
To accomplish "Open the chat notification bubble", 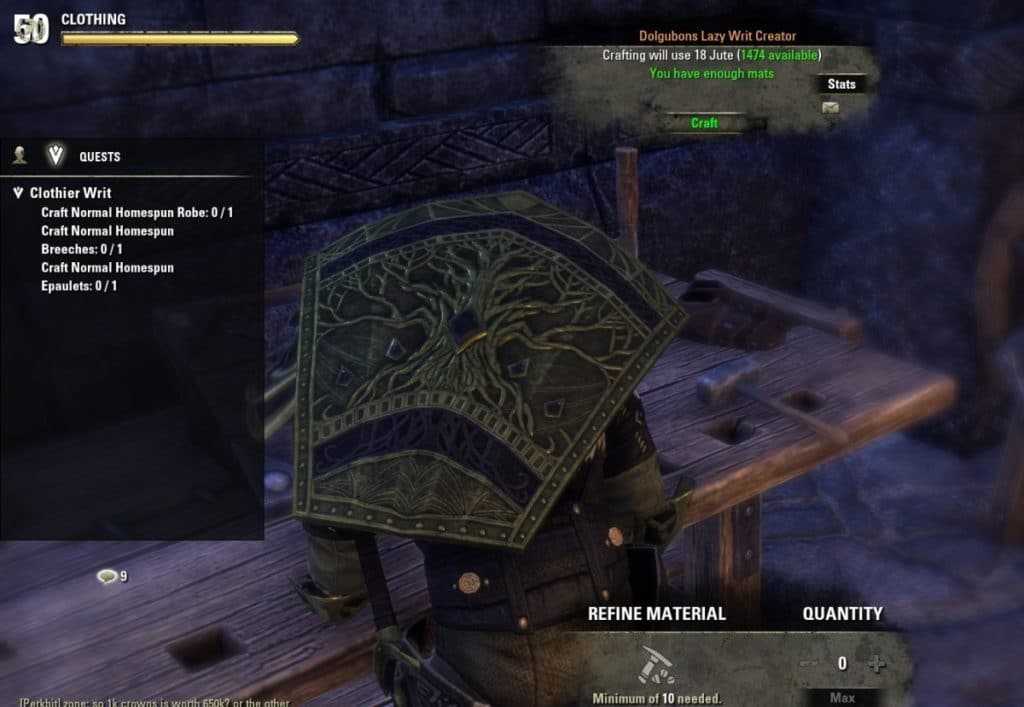I will pyautogui.click(x=108, y=576).
